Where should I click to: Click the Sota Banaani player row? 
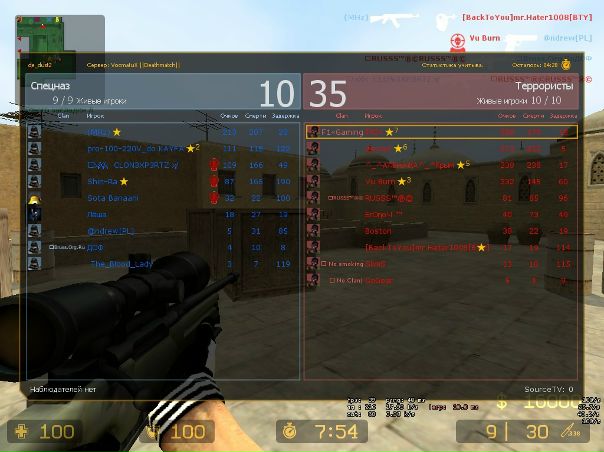[160, 198]
